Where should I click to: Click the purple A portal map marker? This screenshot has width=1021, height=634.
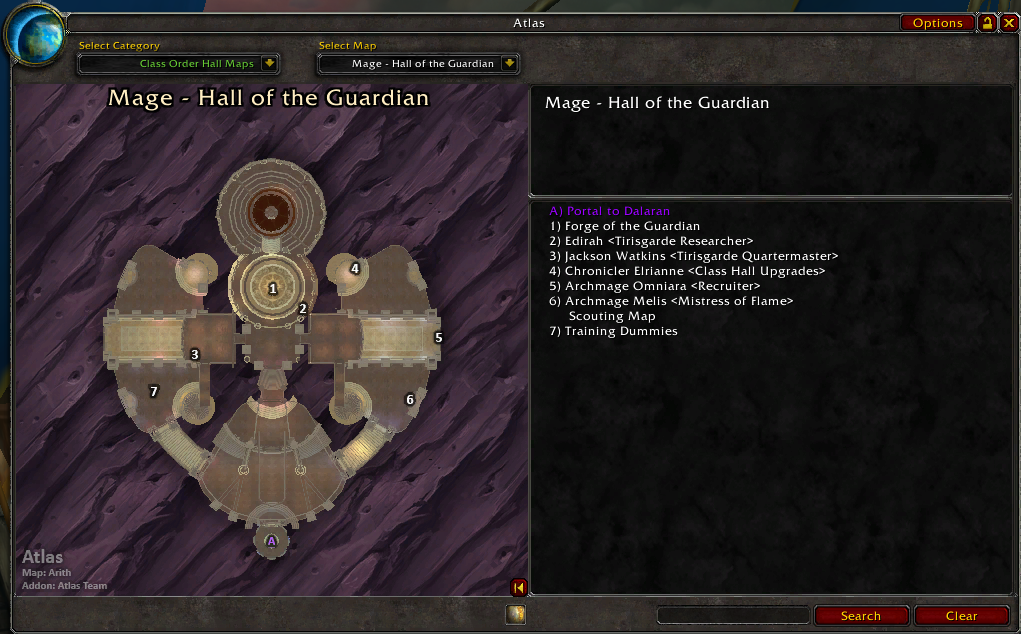coord(271,541)
